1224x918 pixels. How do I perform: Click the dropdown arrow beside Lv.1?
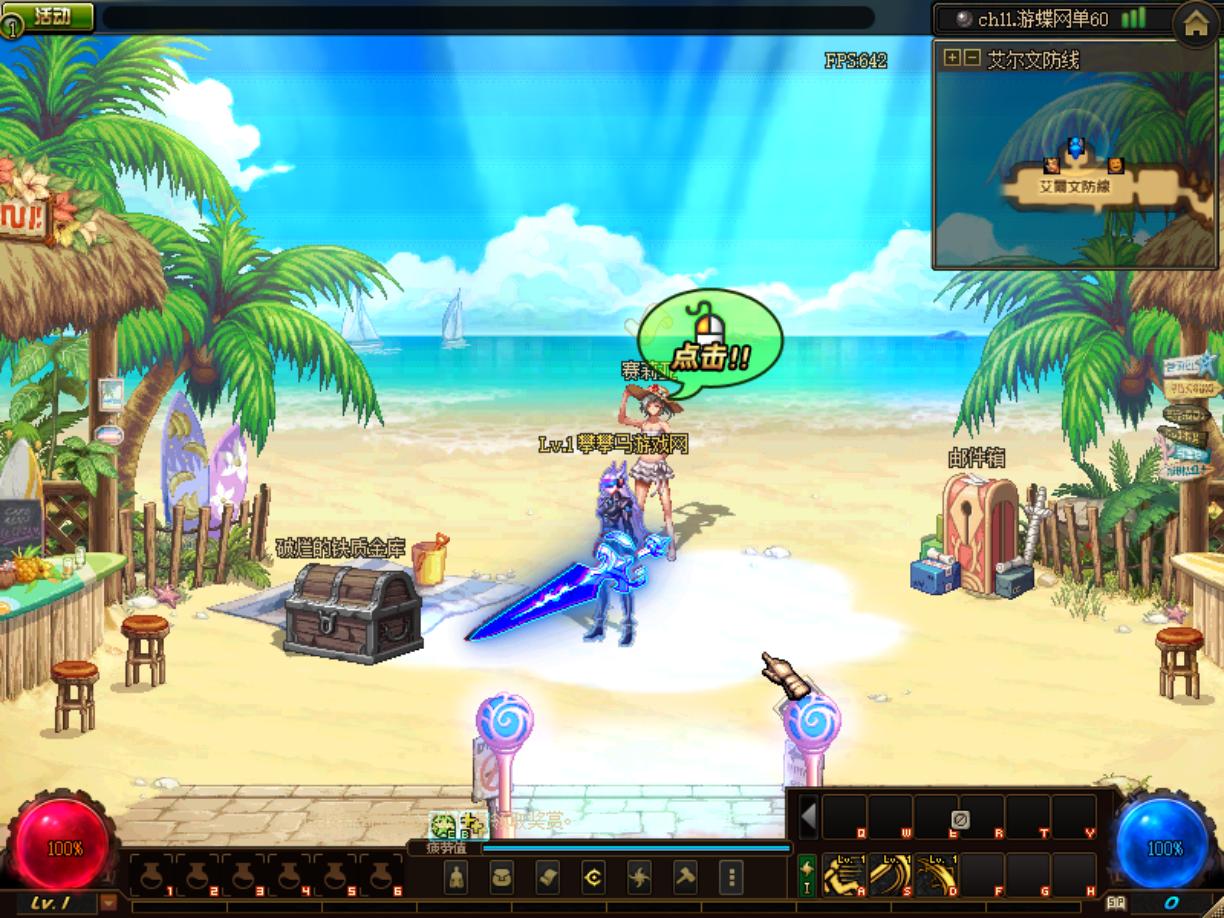point(108,903)
